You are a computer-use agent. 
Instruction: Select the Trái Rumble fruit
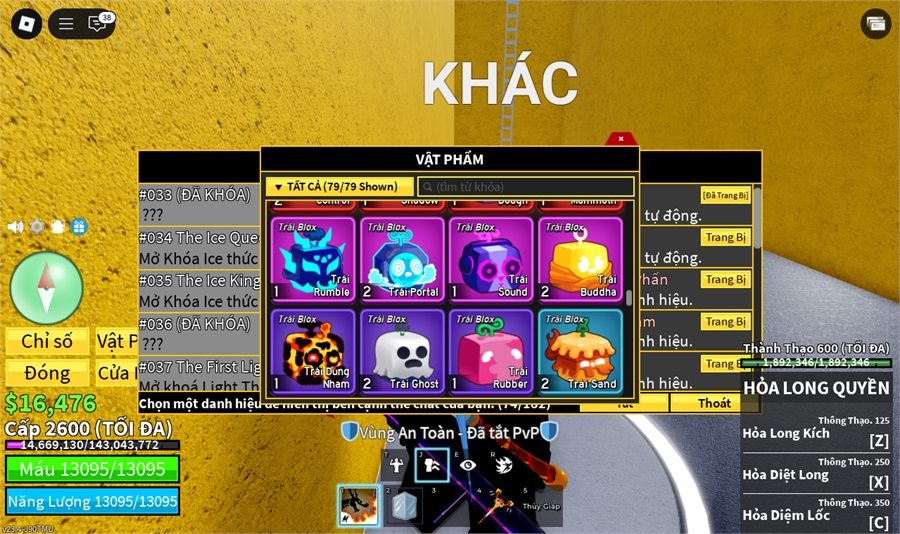(x=313, y=259)
